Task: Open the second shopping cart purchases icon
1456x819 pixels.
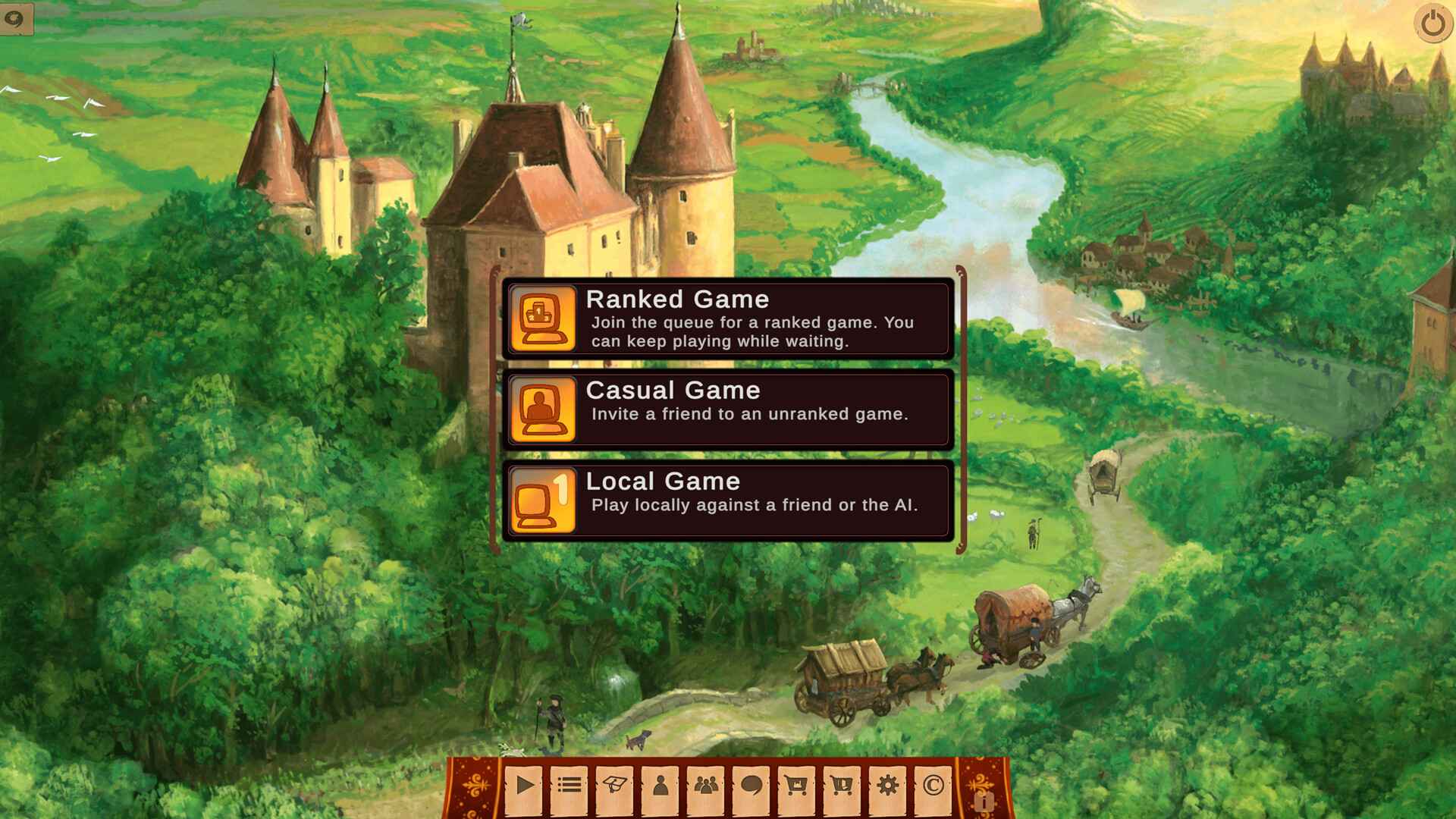Action: (x=844, y=786)
